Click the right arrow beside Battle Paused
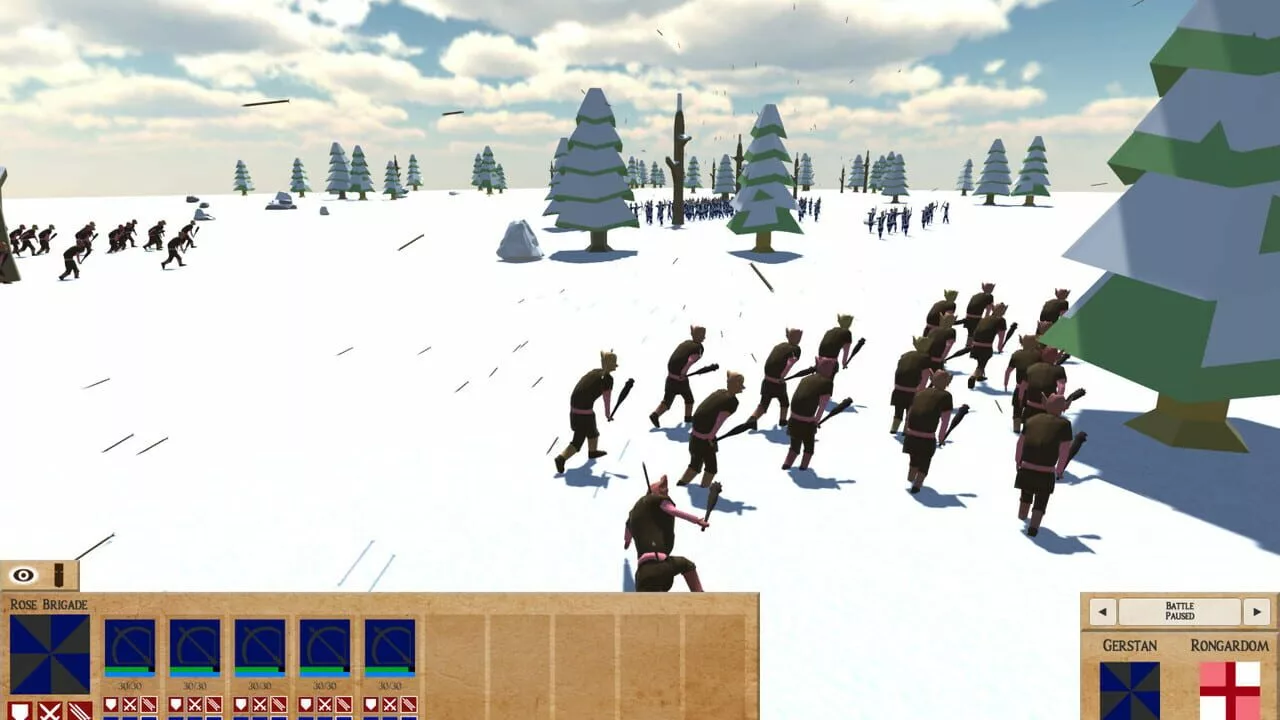Viewport: 1280px width, 720px height. click(x=1256, y=611)
